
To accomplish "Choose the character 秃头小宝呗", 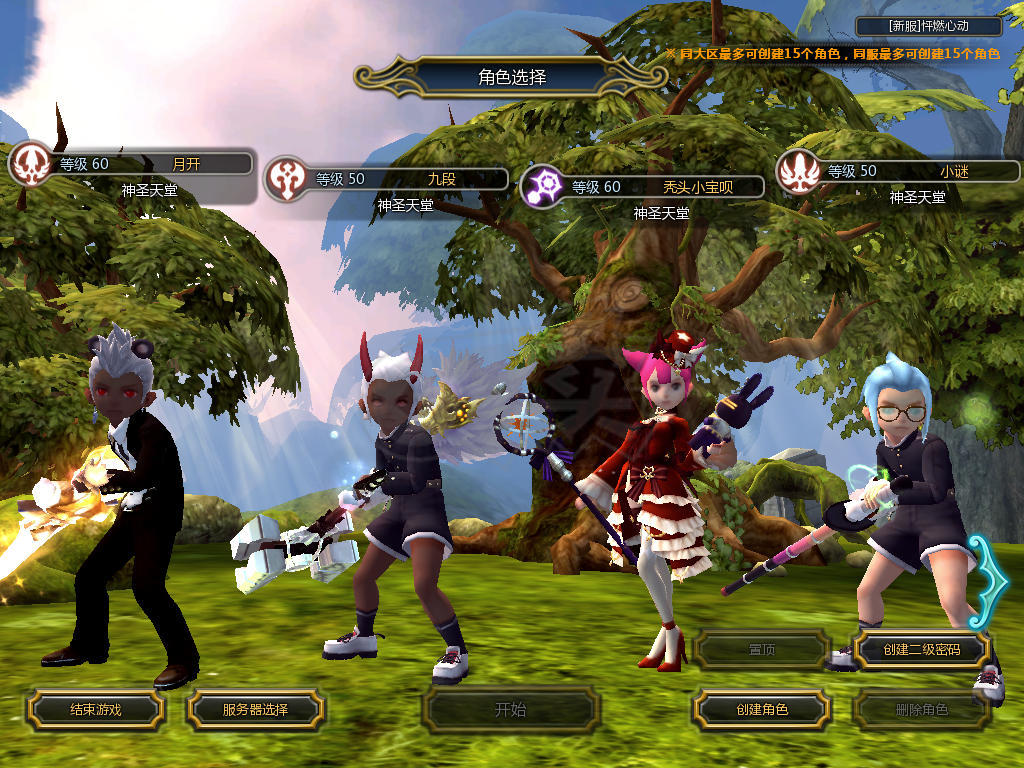I will point(642,187).
